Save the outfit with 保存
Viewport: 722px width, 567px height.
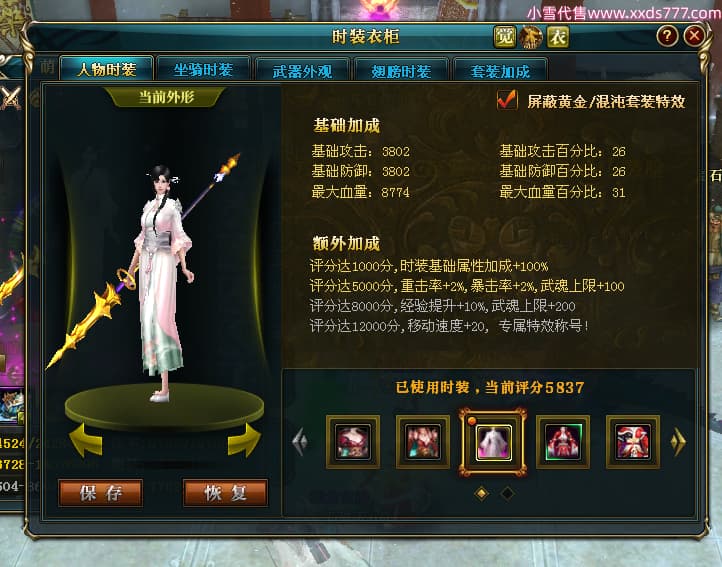(x=100, y=493)
